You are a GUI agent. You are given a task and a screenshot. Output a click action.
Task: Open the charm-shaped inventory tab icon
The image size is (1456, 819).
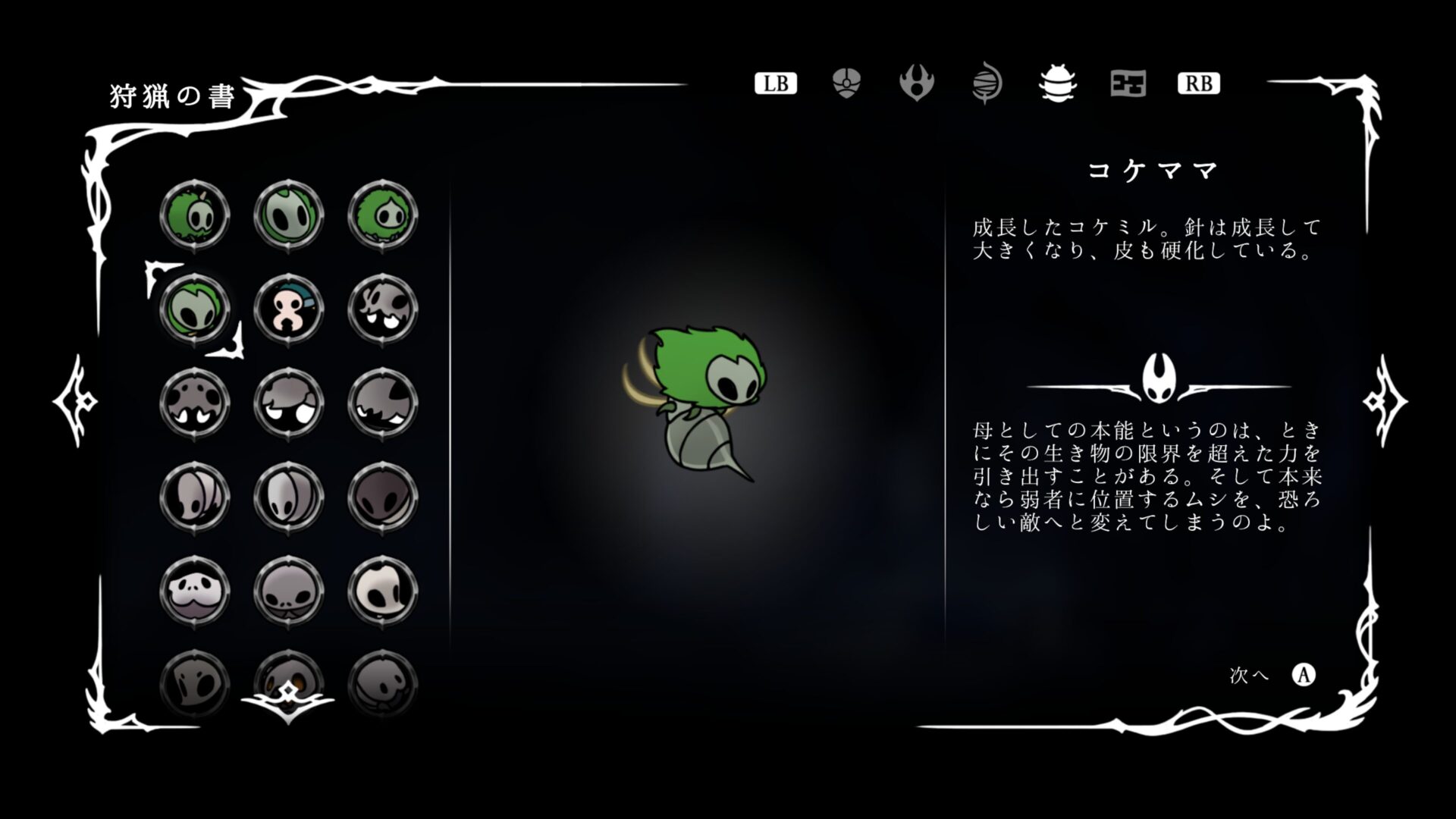[844, 83]
